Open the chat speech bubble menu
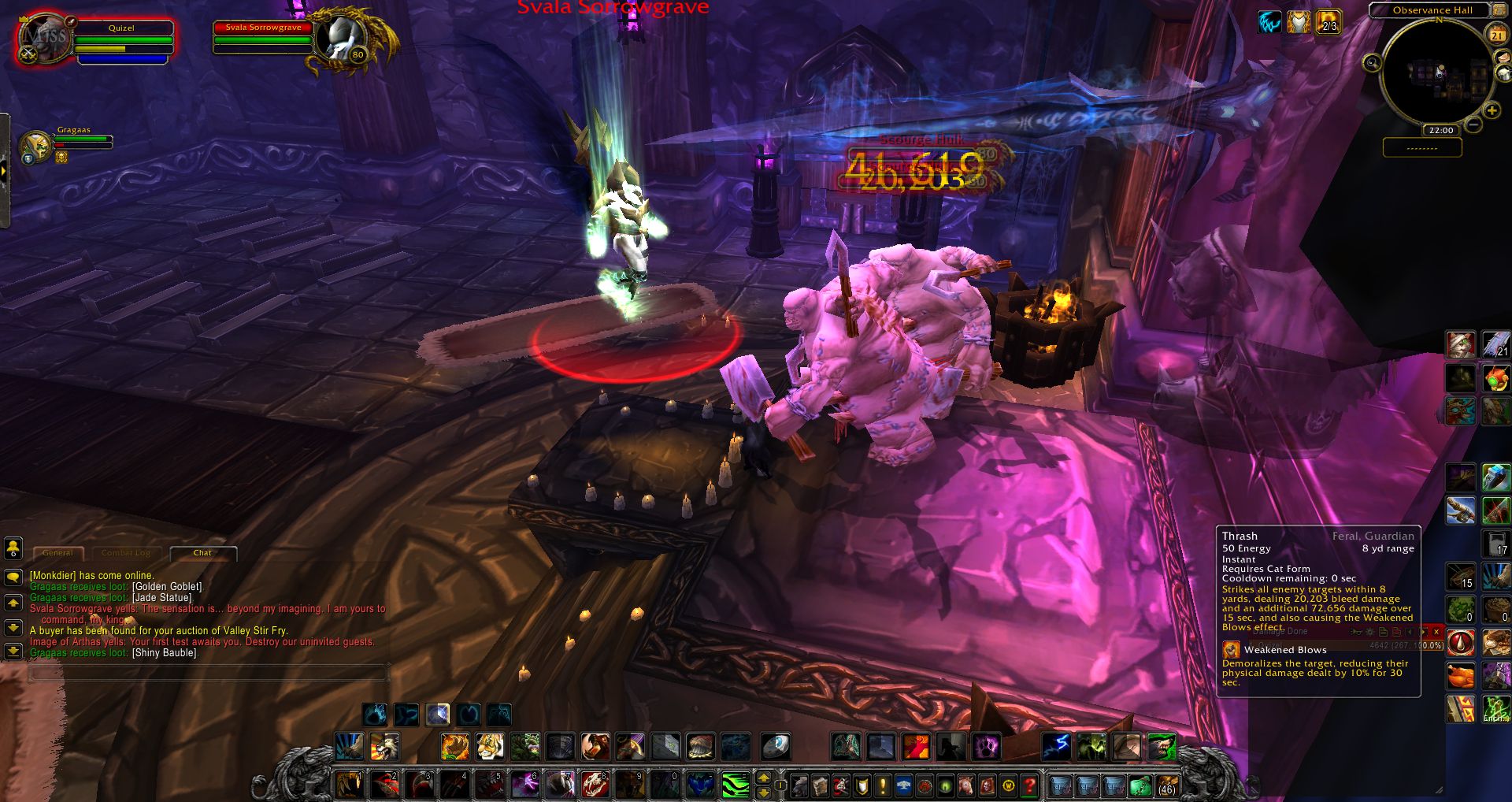Viewport: 1512px width, 802px height. 13,577
